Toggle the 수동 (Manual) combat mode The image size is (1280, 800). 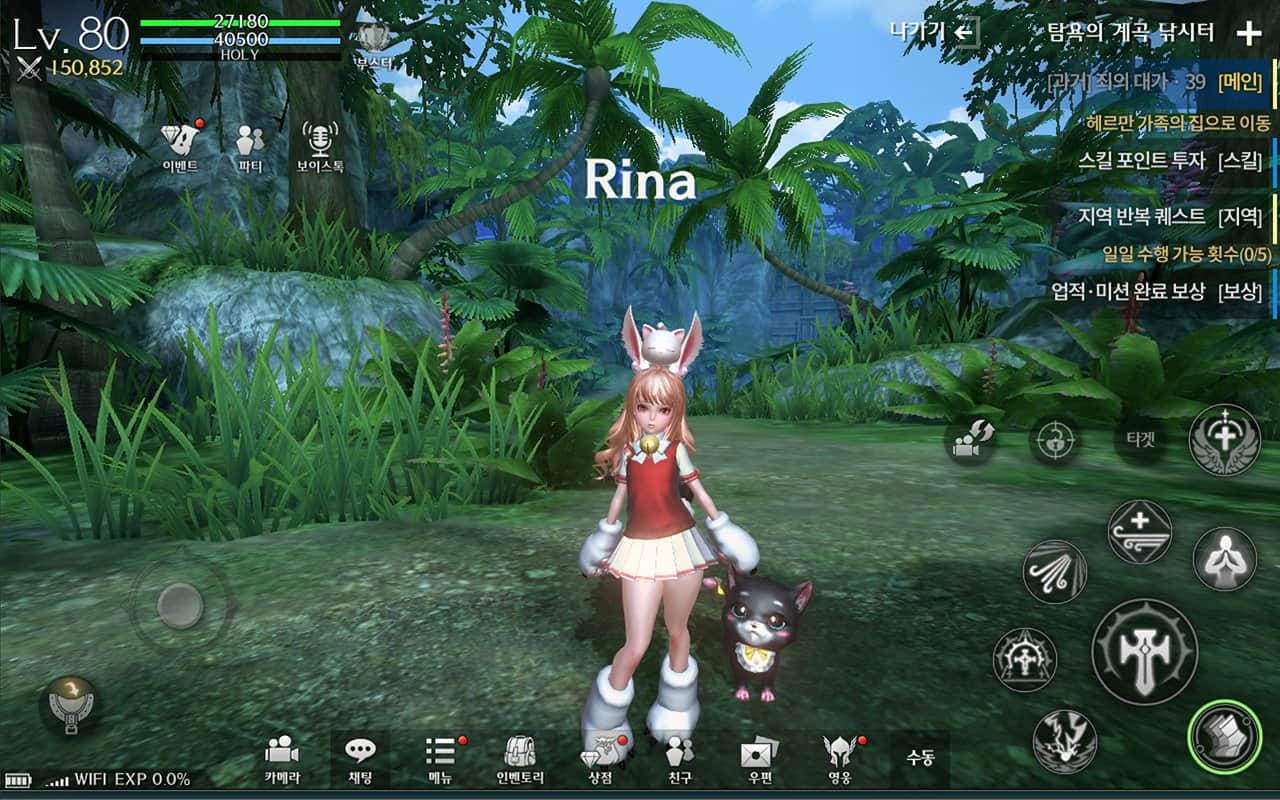(x=920, y=758)
